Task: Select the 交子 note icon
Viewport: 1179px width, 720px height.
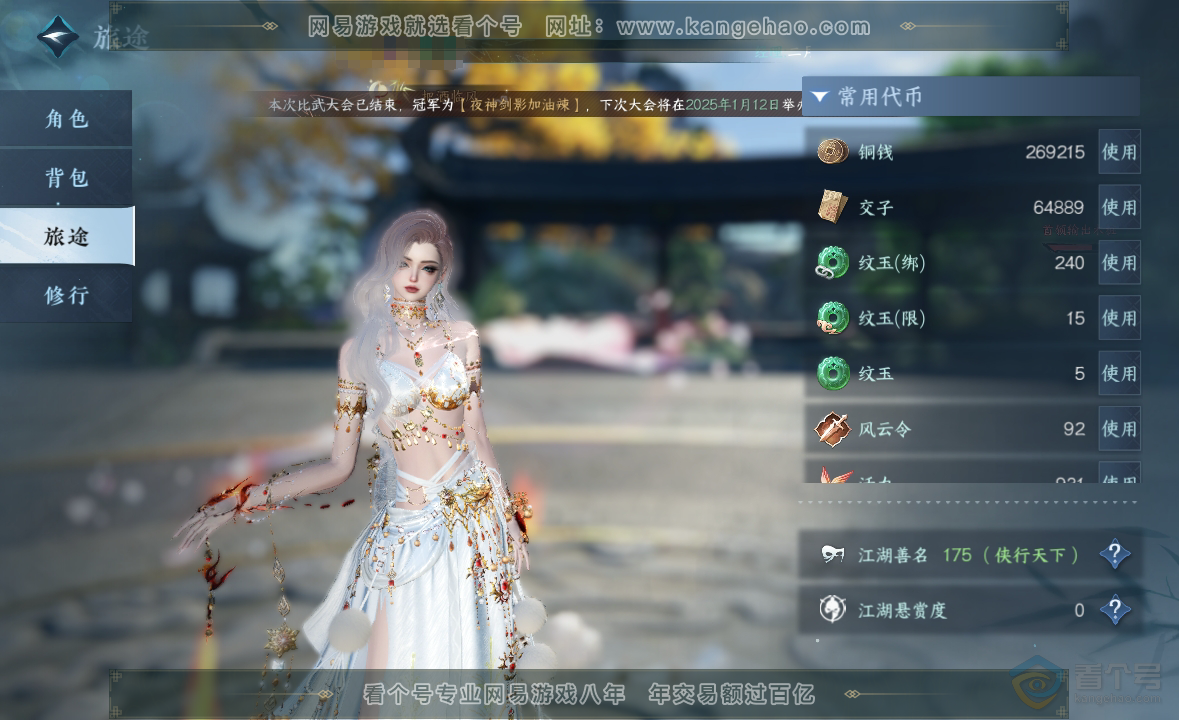Action: point(832,207)
